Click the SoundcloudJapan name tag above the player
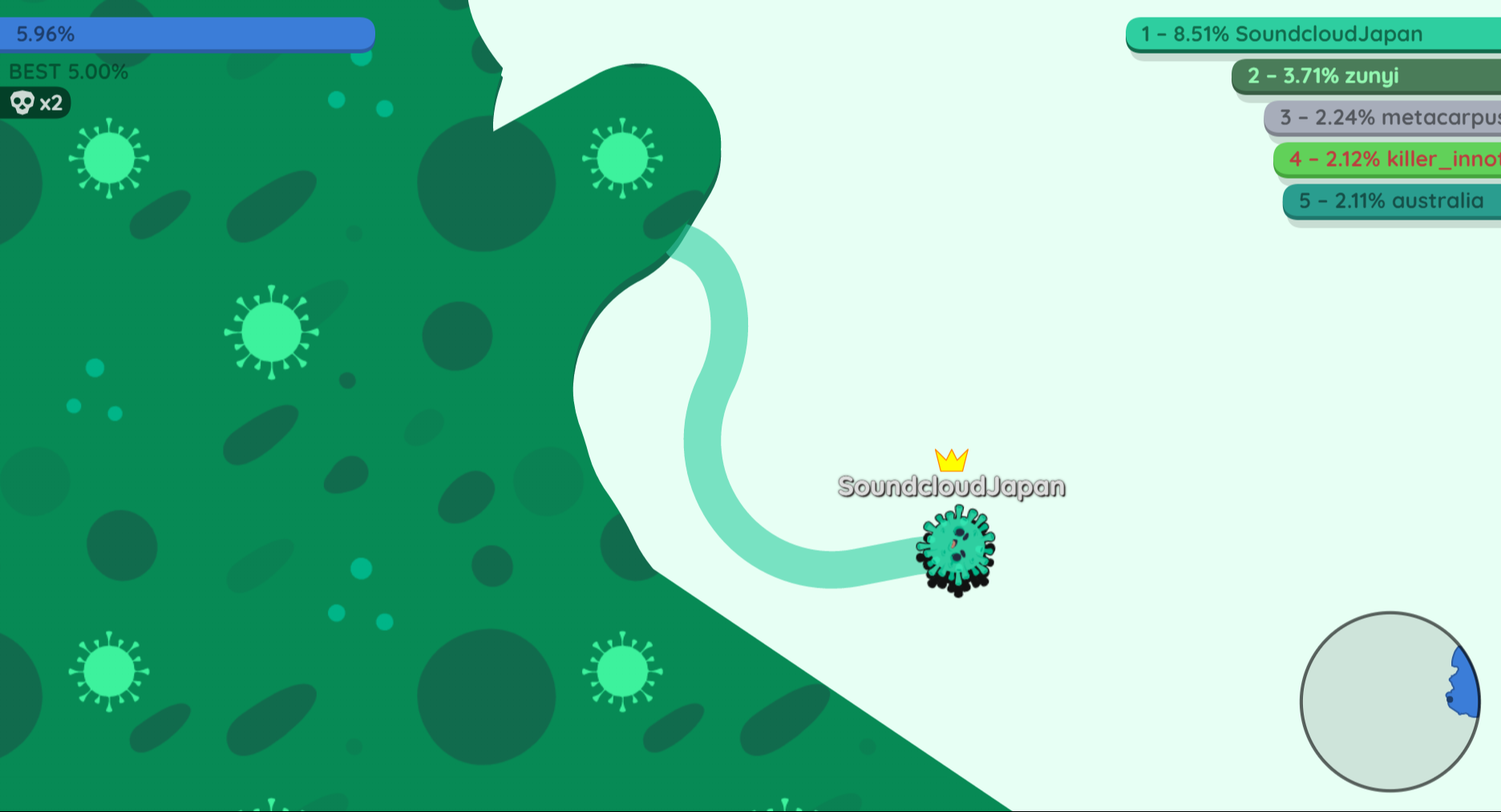 953,486
